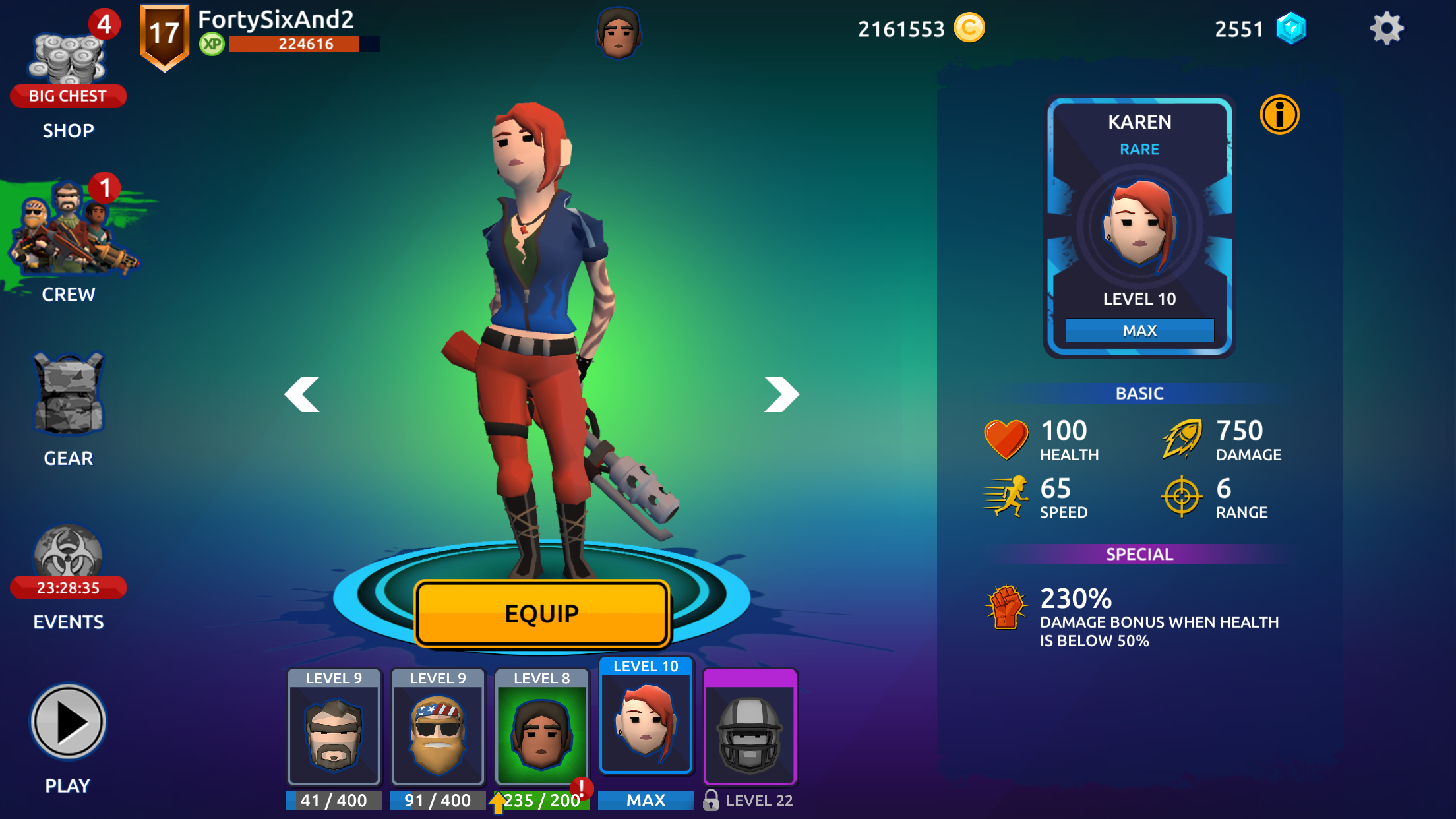Click the left arrow to previous character
The width and height of the screenshot is (1456, 819).
pyautogui.click(x=303, y=394)
